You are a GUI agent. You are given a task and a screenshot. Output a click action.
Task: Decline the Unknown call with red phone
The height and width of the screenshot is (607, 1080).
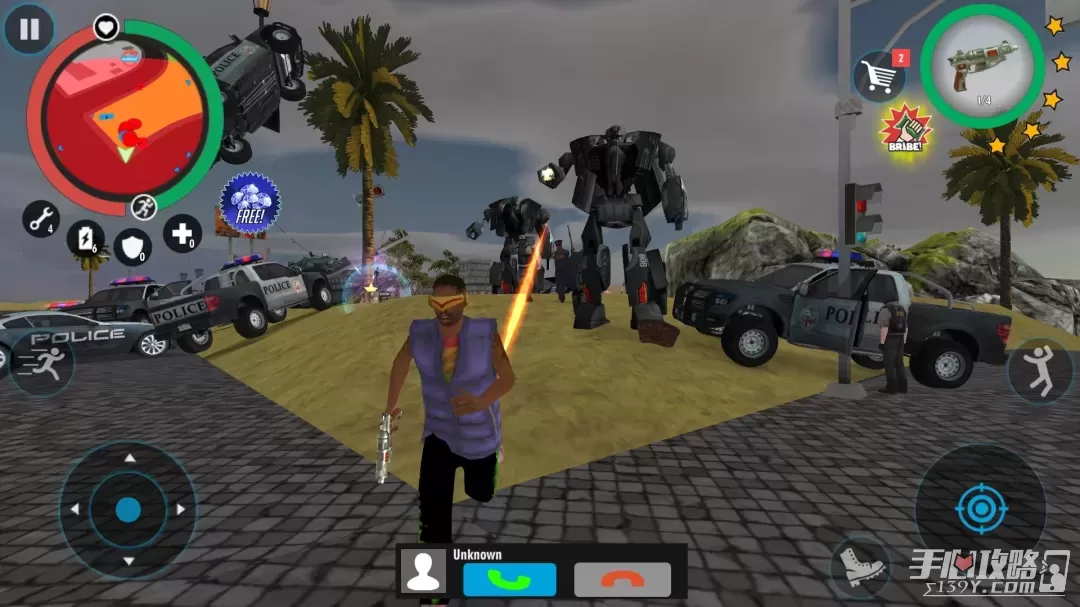[622, 579]
